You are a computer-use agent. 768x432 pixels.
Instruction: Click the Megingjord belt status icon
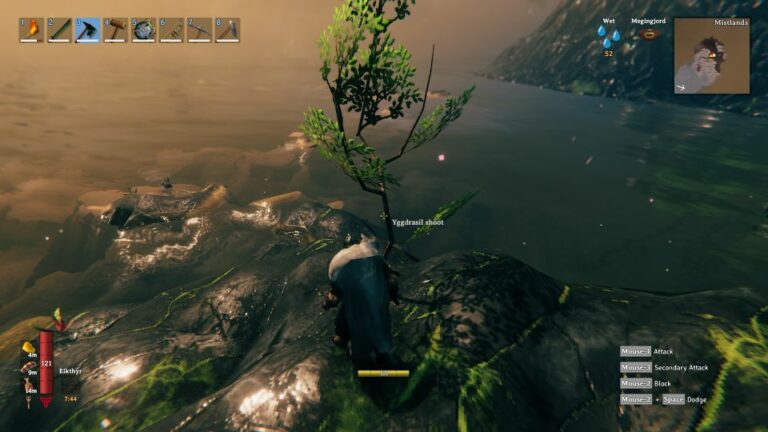[x=649, y=34]
